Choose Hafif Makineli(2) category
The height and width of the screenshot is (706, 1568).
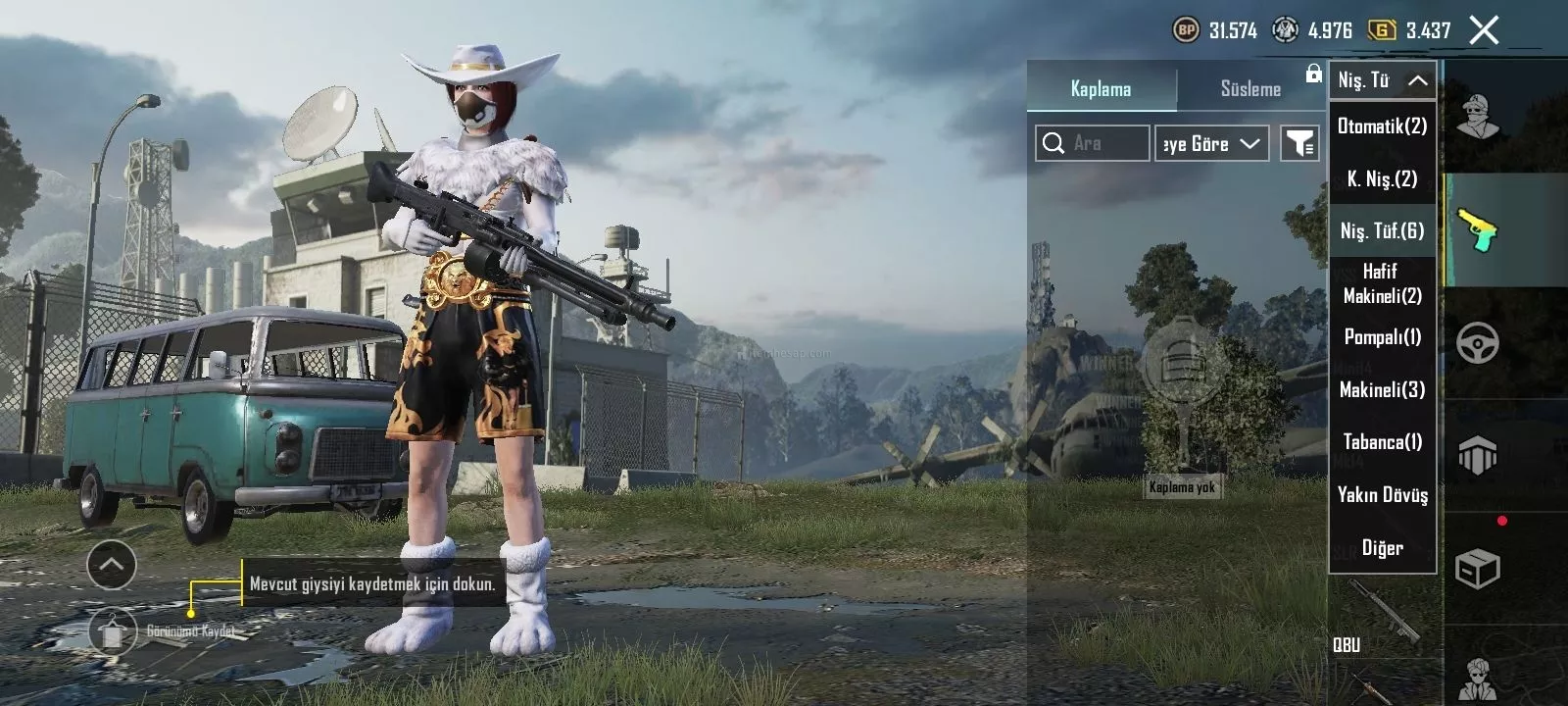tap(1382, 283)
